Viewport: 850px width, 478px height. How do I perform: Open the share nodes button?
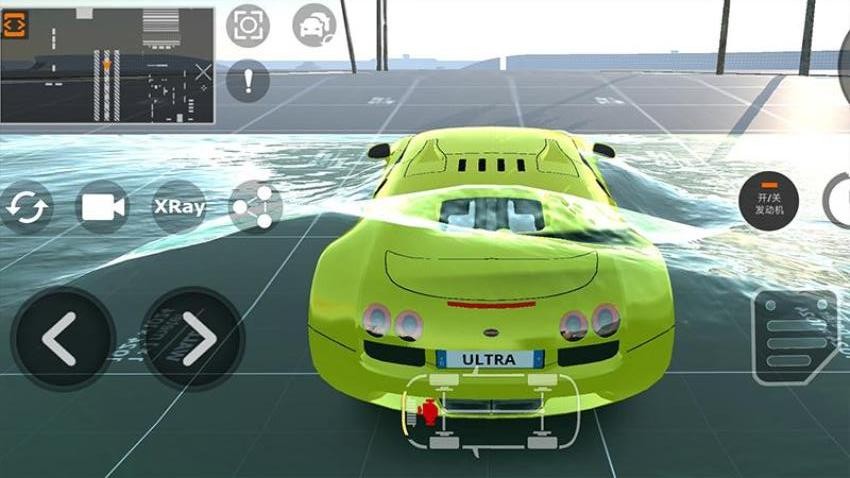click(254, 207)
